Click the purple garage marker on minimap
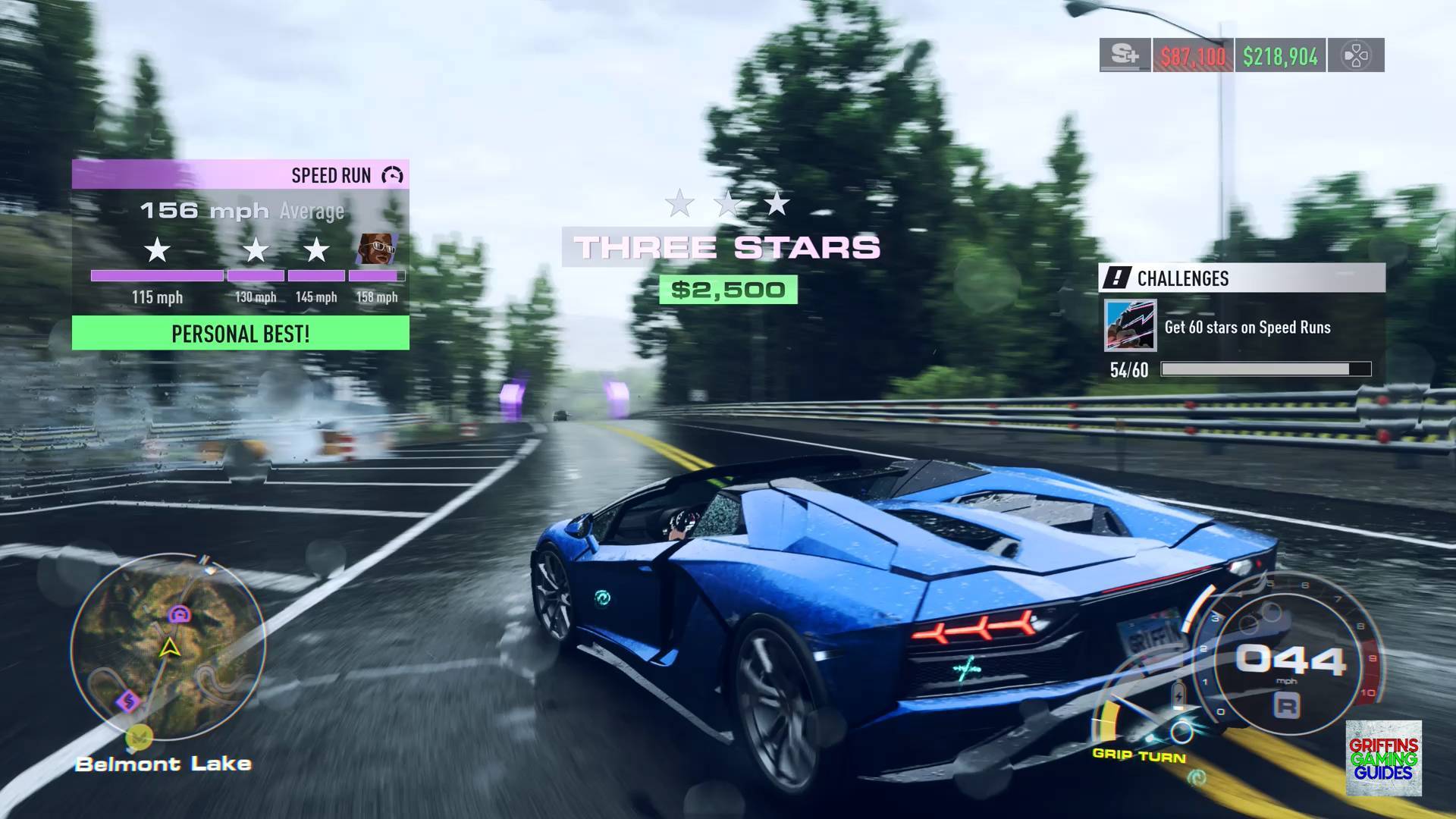 point(180,614)
